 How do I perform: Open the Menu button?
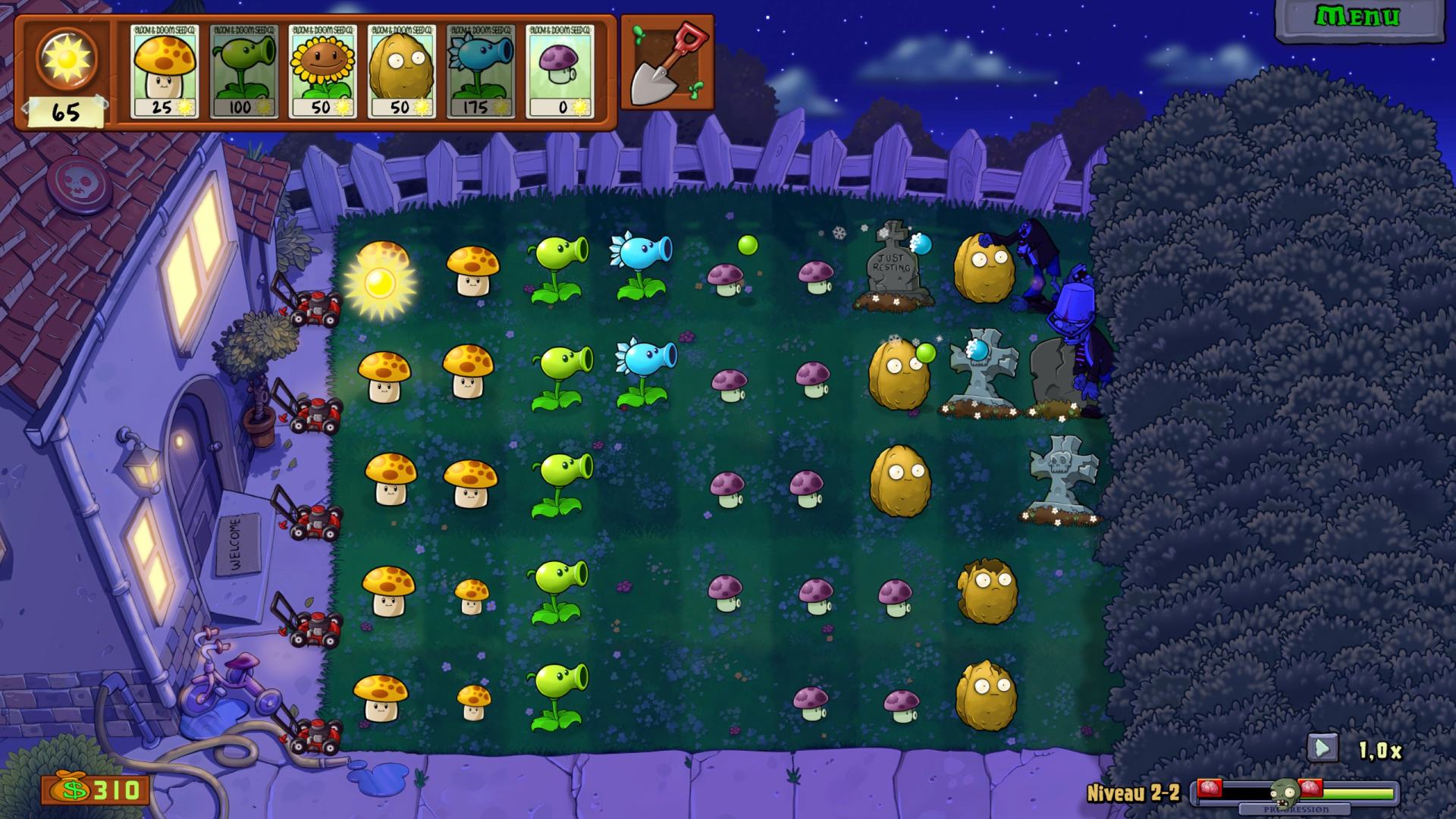pos(1357,18)
